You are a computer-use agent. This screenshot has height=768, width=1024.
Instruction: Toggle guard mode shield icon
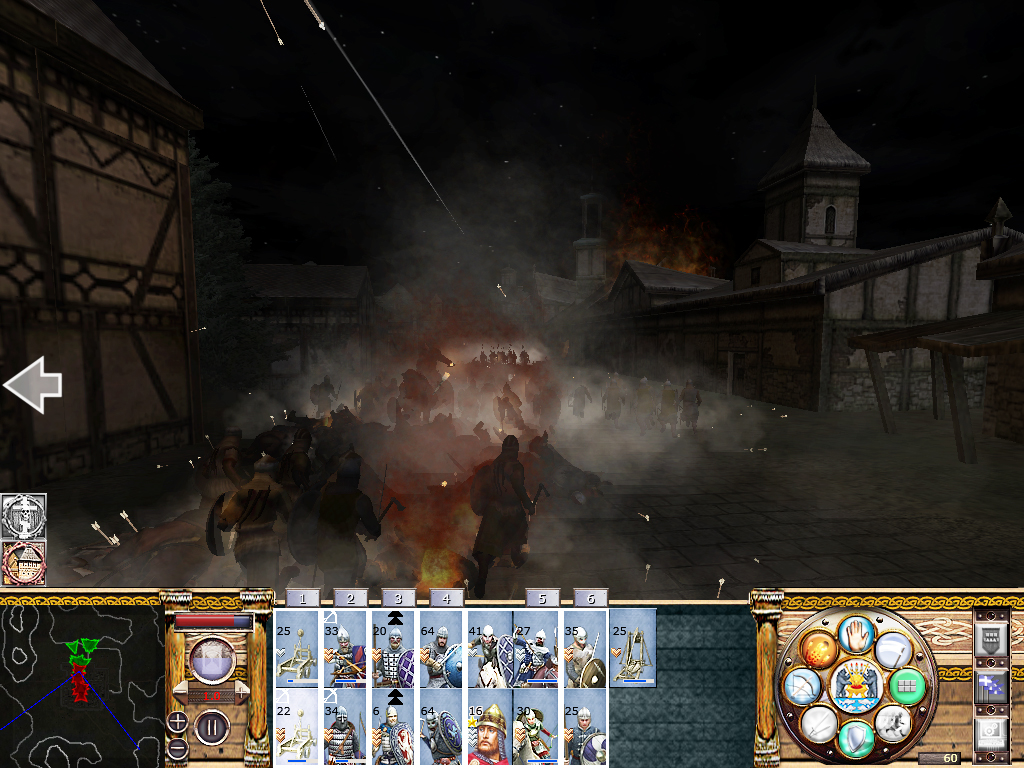coord(854,739)
